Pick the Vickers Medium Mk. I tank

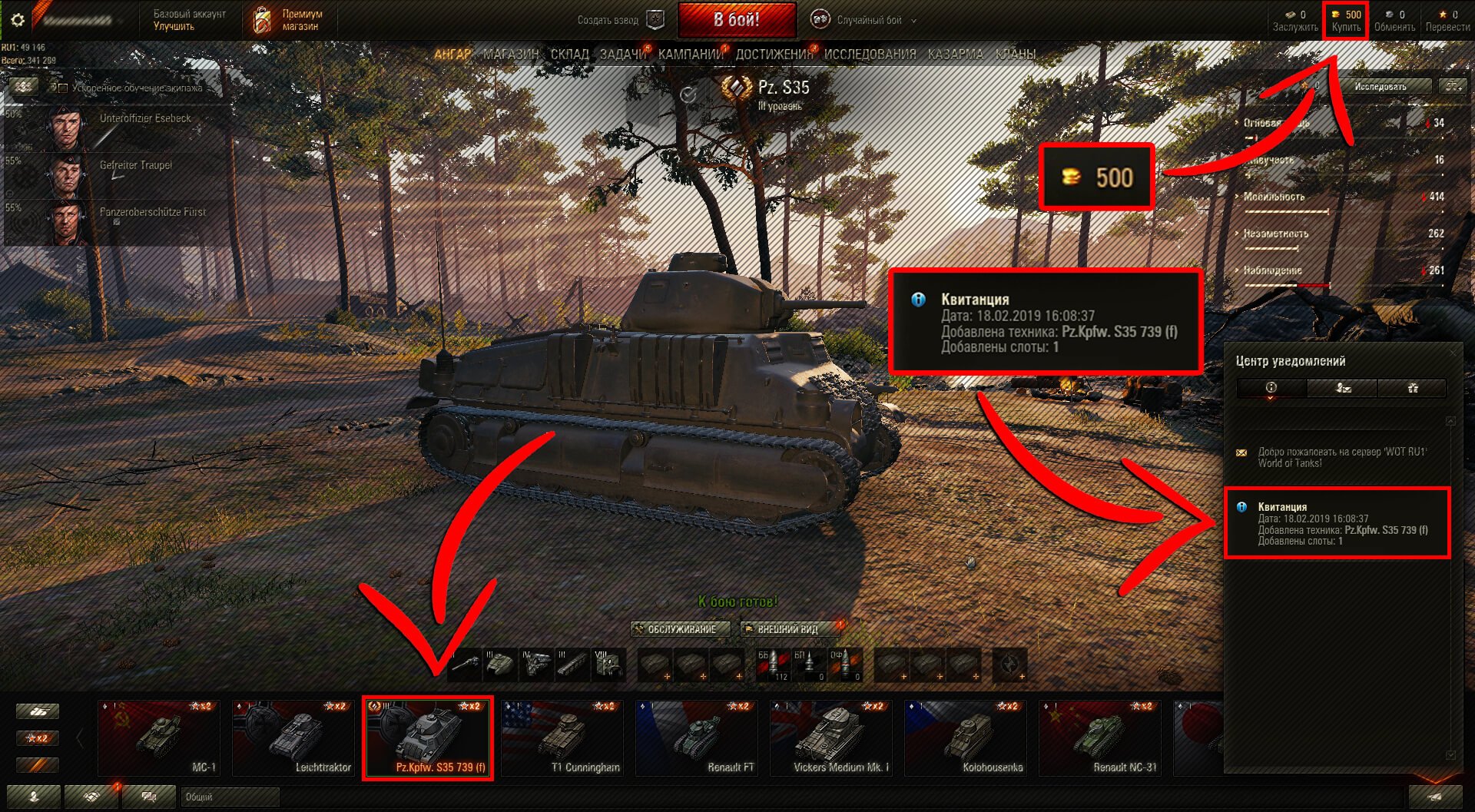(x=831, y=737)
